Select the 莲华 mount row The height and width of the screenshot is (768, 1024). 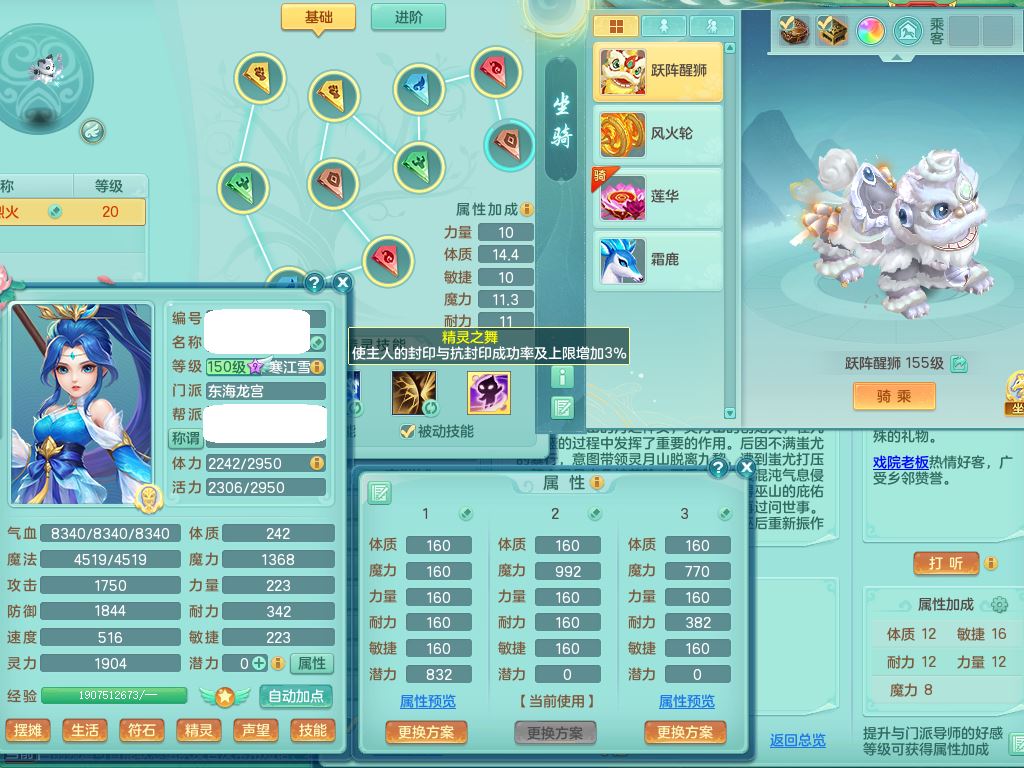pos(657,197)
